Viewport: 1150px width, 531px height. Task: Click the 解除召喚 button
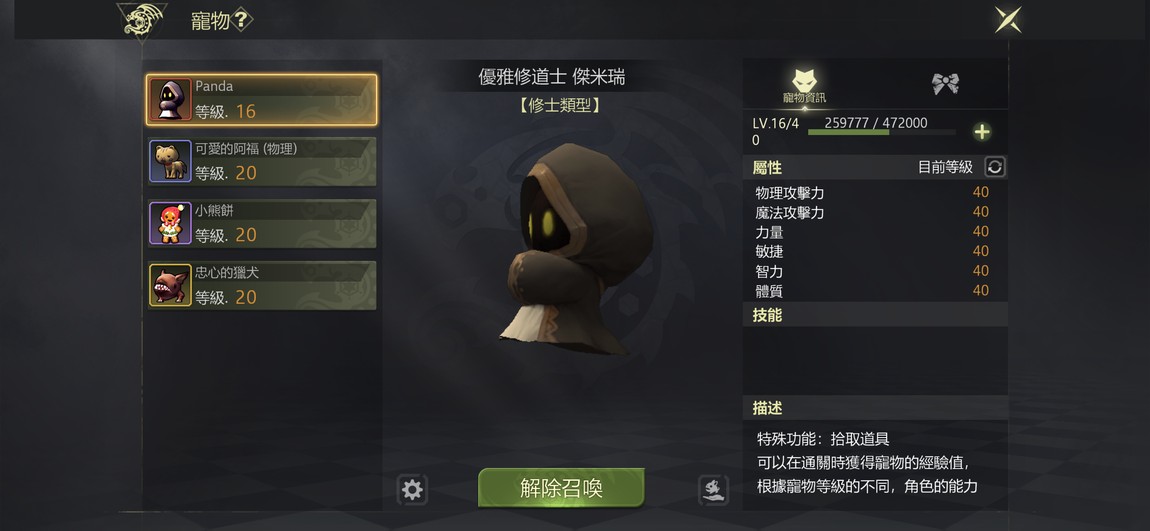tap(561, 488)
